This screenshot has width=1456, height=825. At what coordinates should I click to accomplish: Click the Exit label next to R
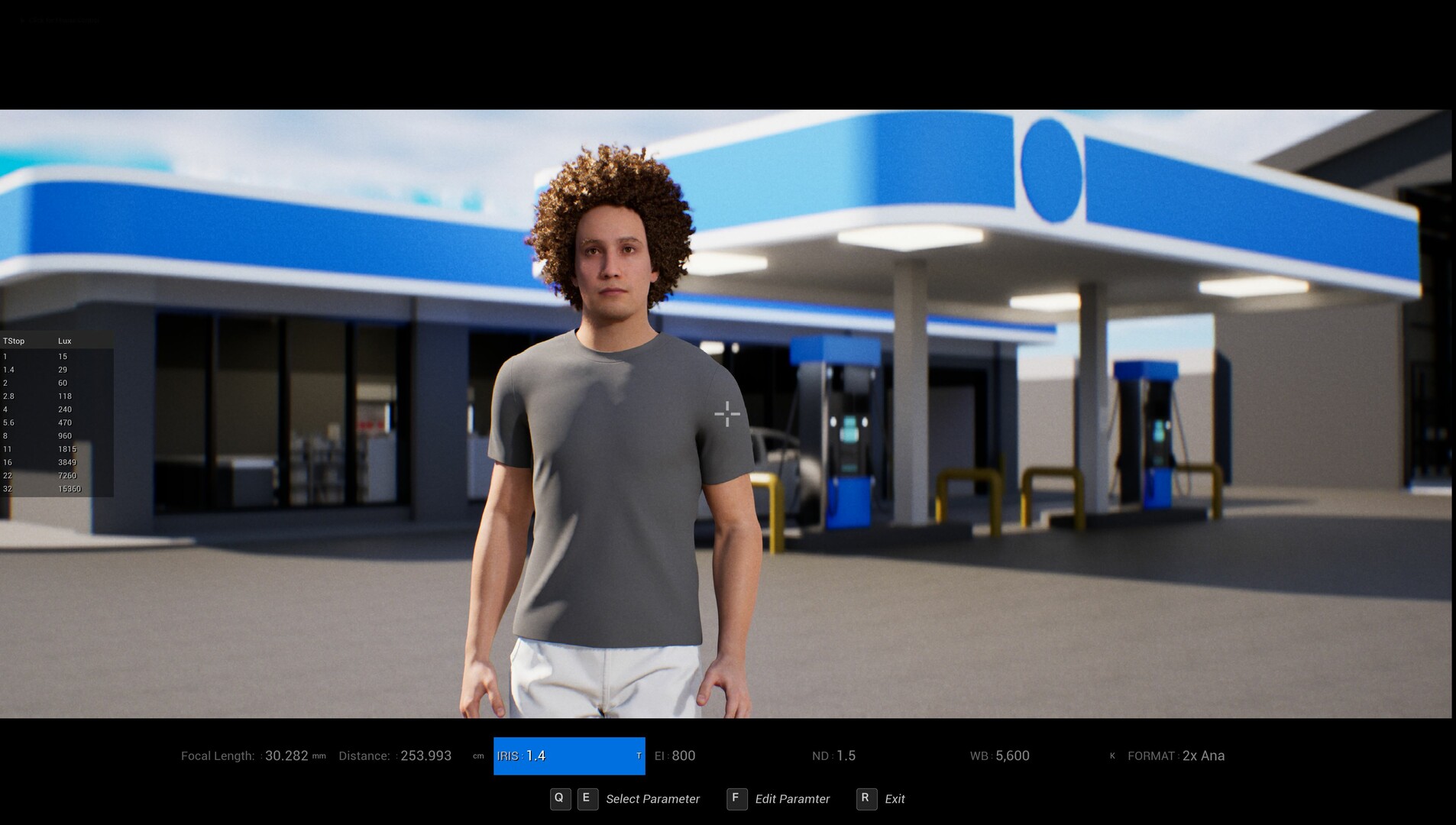click(895, 798)
